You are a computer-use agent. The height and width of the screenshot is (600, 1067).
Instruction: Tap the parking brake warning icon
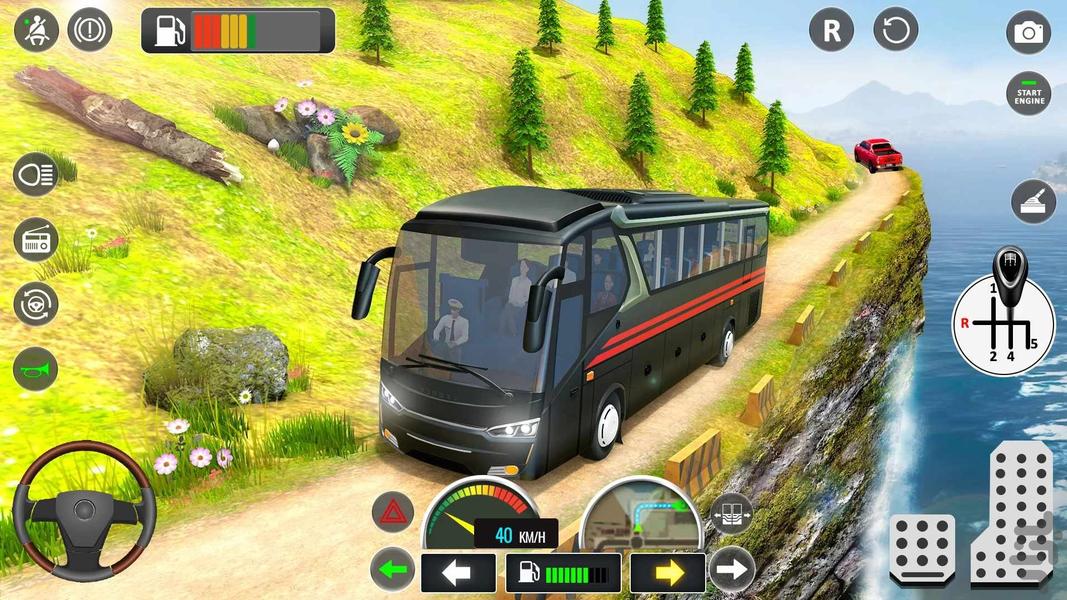tap(90, 30)
